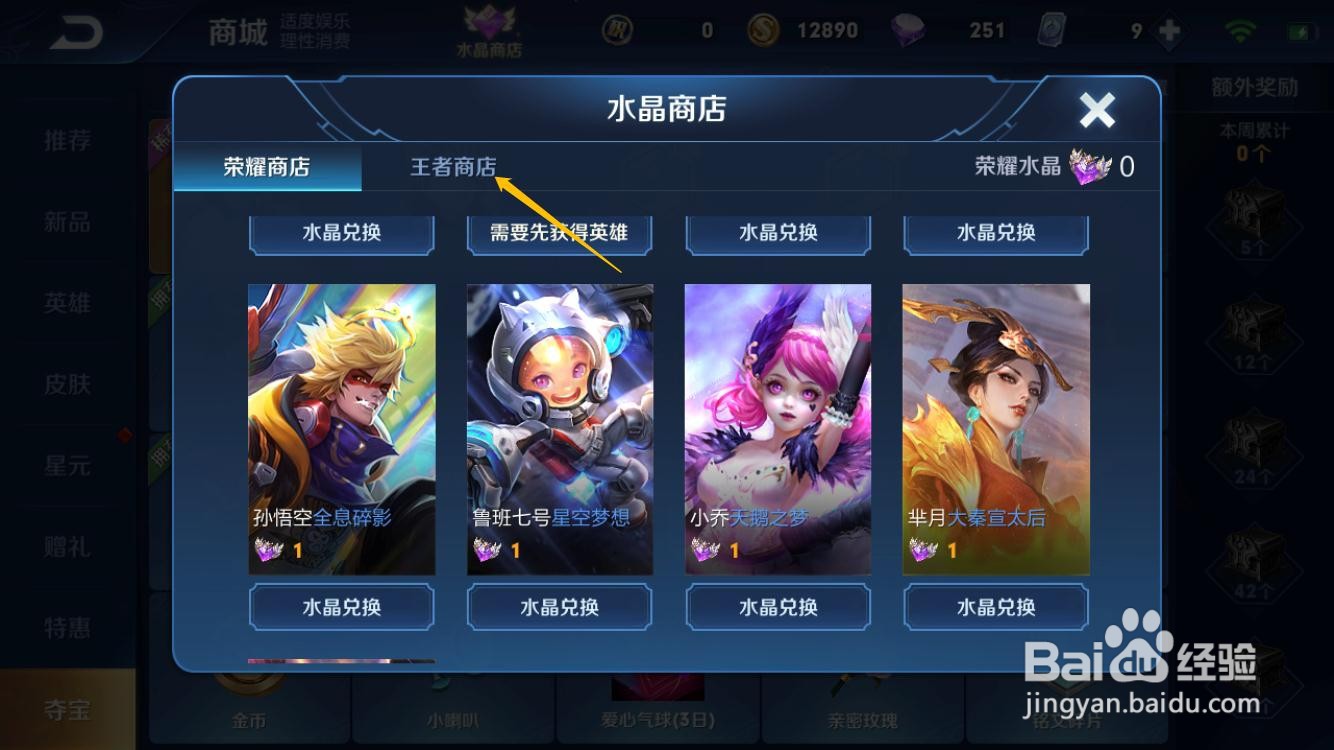The image size is (1334, 750).
Task: Click 水晶兑换 under 孙悟空全息碎影
Action: click(341, 607)
